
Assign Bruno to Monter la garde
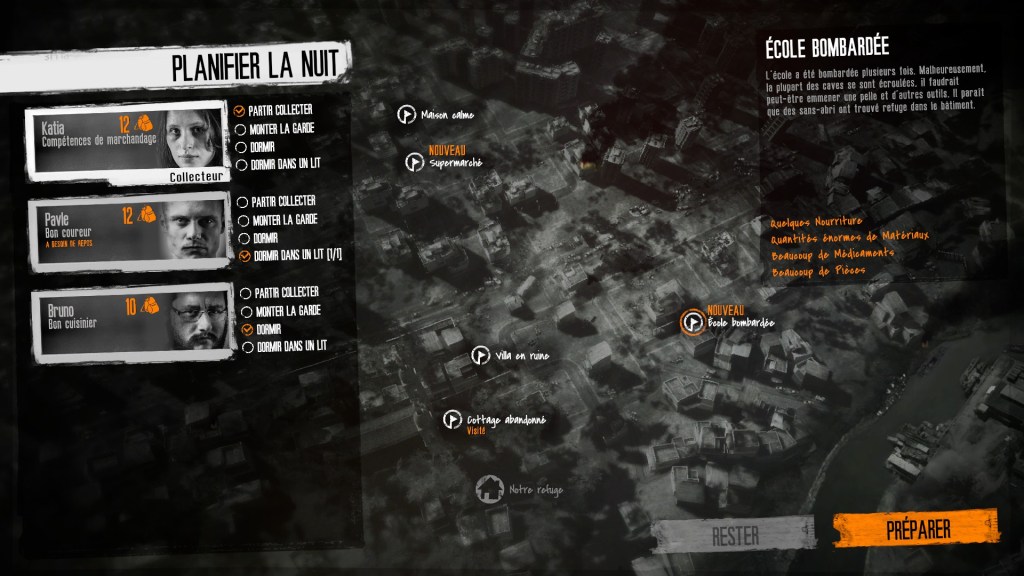[x=247, y=311]
